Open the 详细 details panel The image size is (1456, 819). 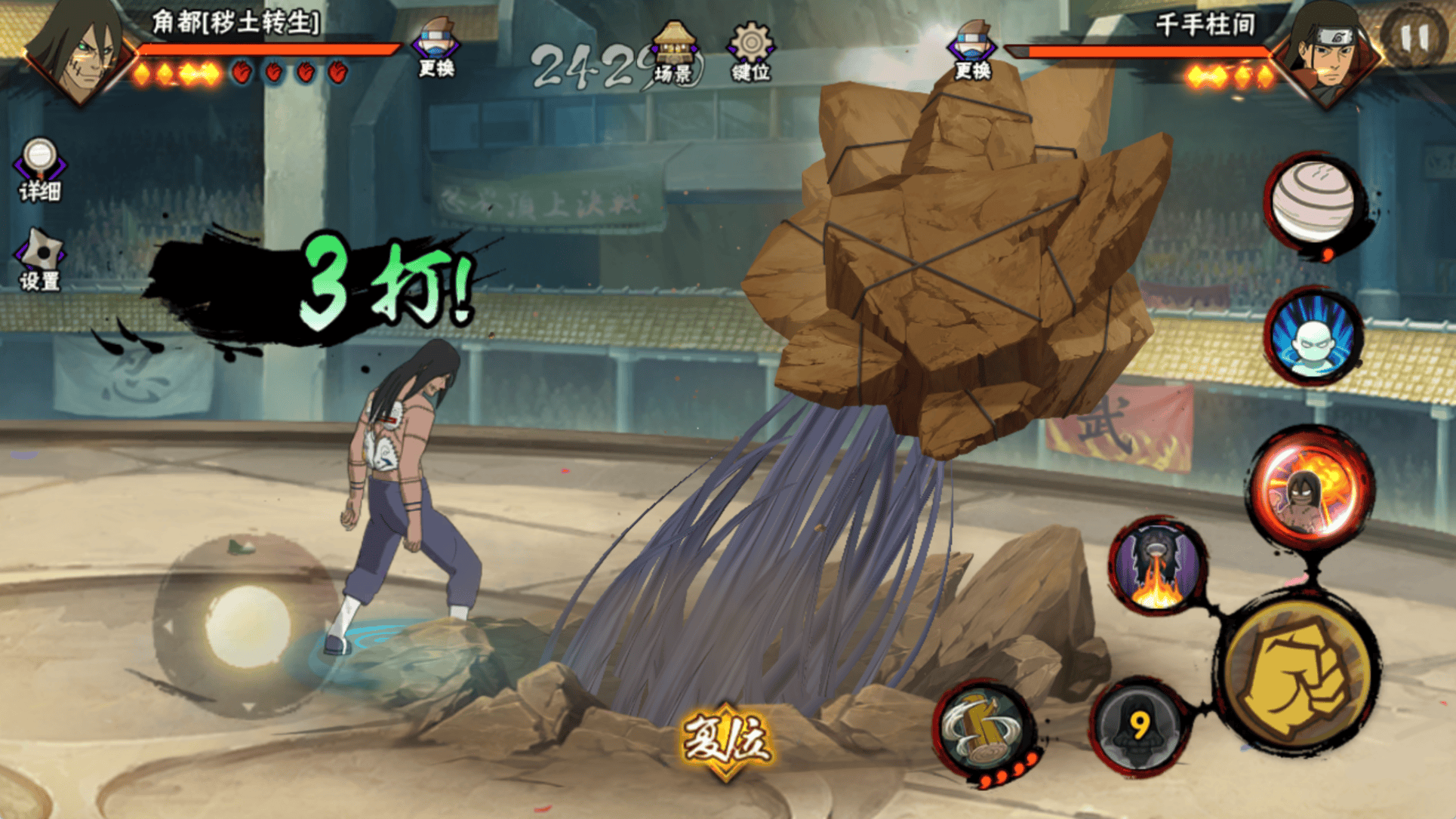click(x=39, y=170)
